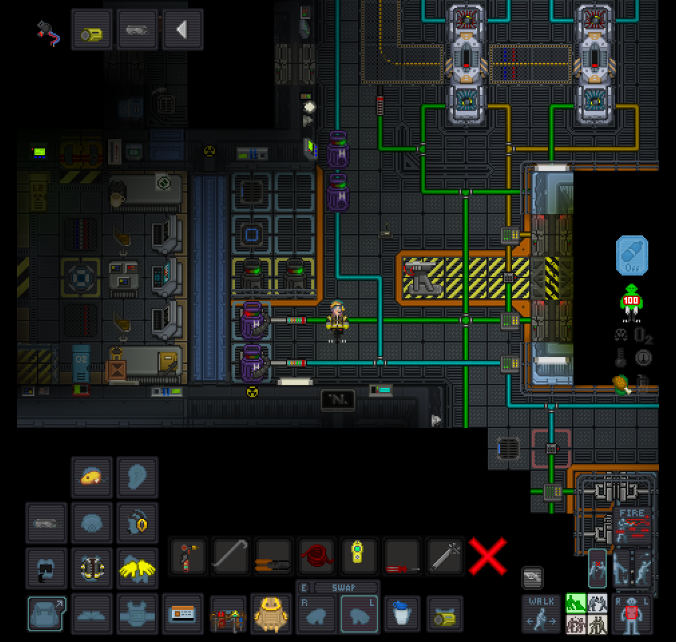Viewport: 676px width, 642px height.
Task: Toggle the backpack inventory button
Action: (x=46, y=611)
